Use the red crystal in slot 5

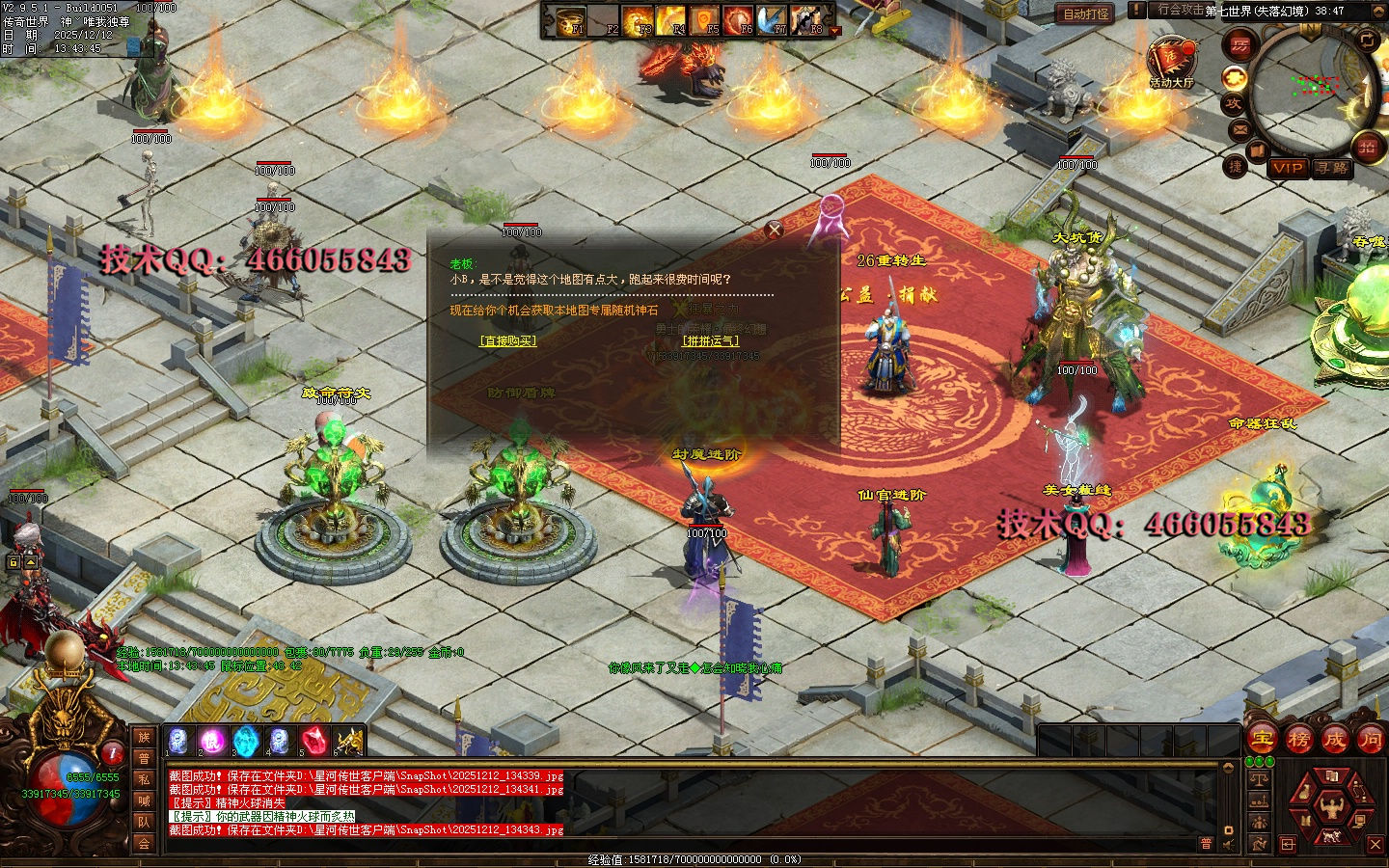click(313, 741)
